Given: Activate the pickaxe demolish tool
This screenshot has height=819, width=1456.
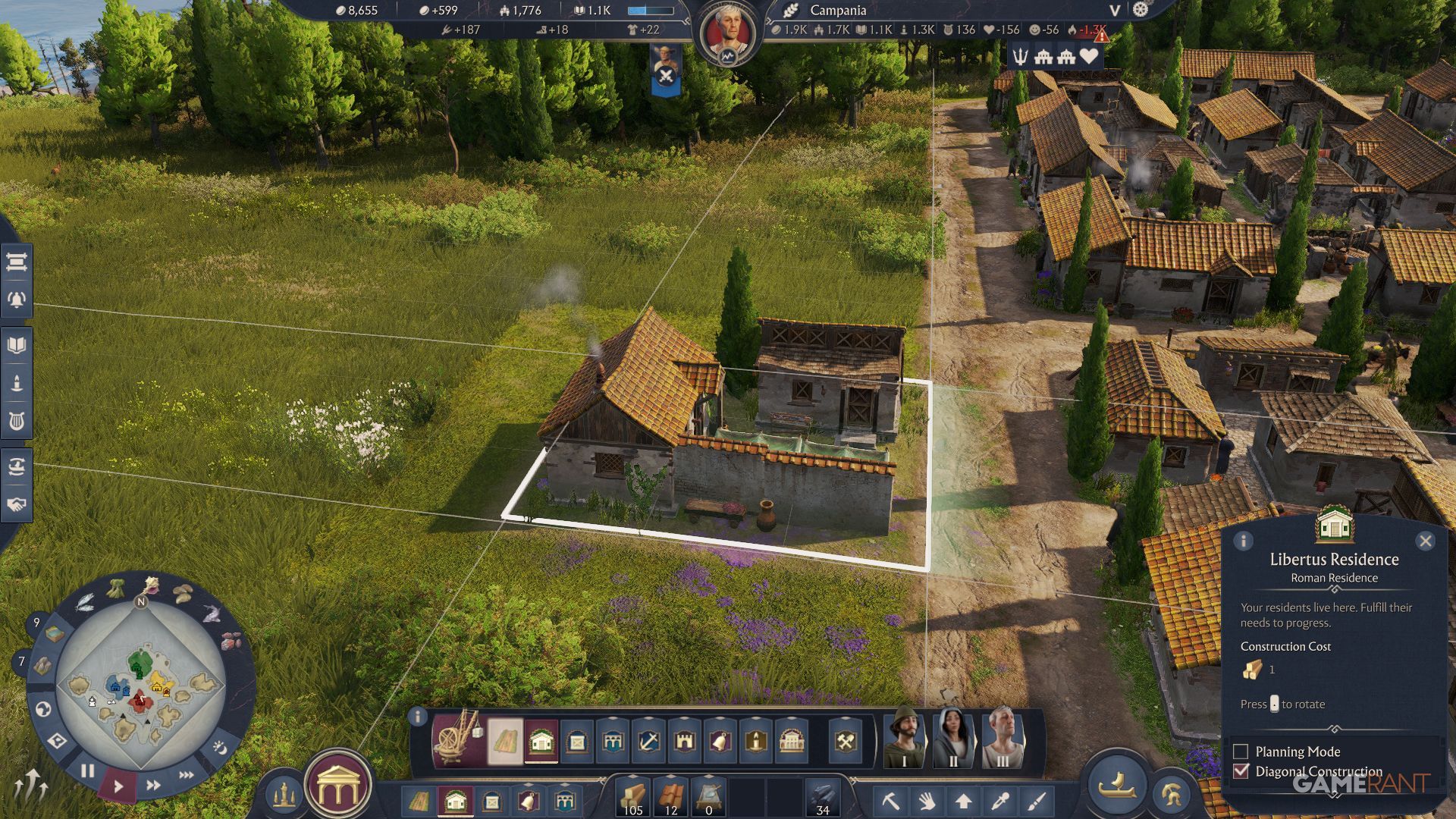Looking at the screenshot, I should coord(891,801).
